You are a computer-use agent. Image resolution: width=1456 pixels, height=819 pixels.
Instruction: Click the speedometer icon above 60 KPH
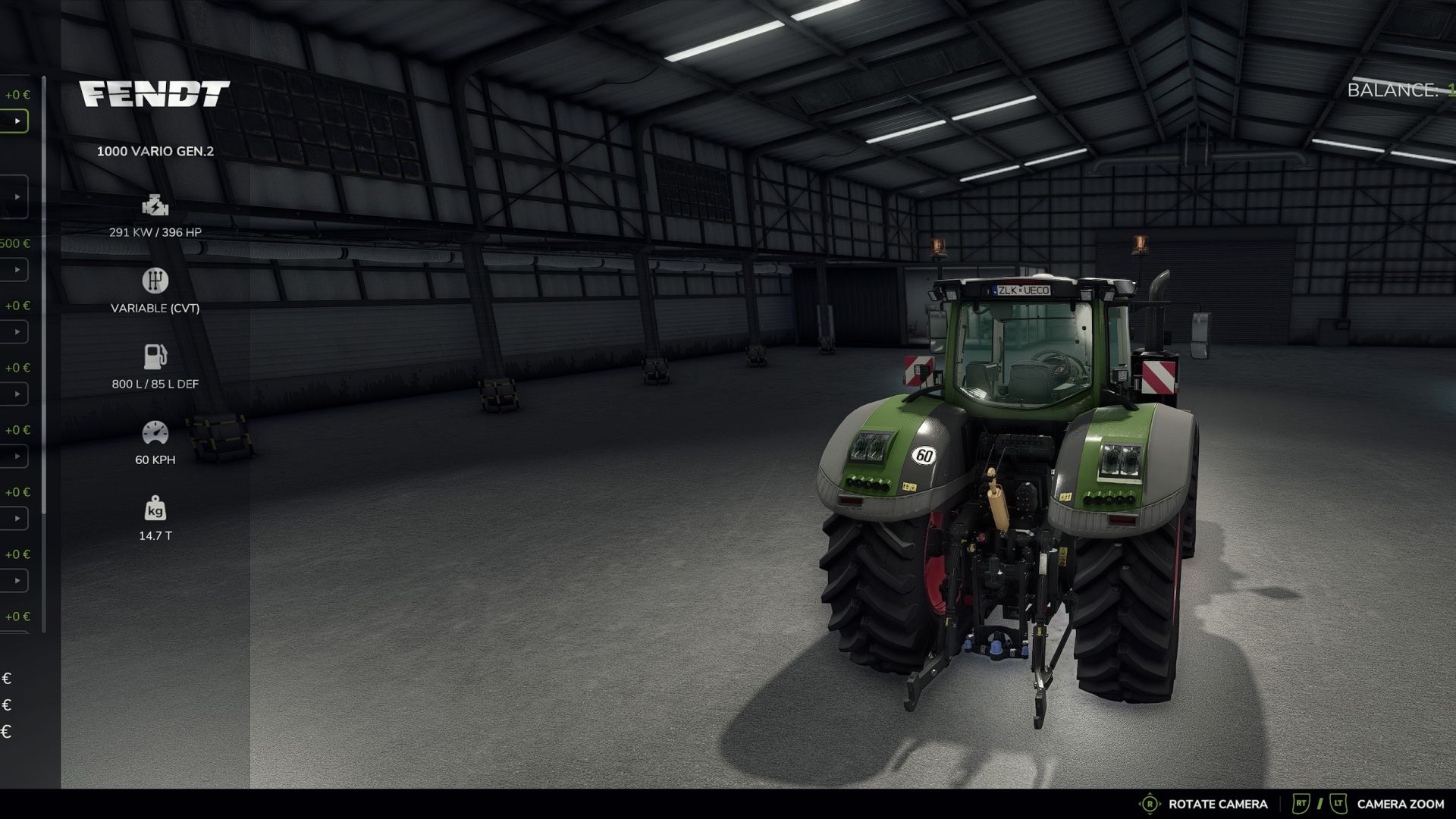(155, 431)
